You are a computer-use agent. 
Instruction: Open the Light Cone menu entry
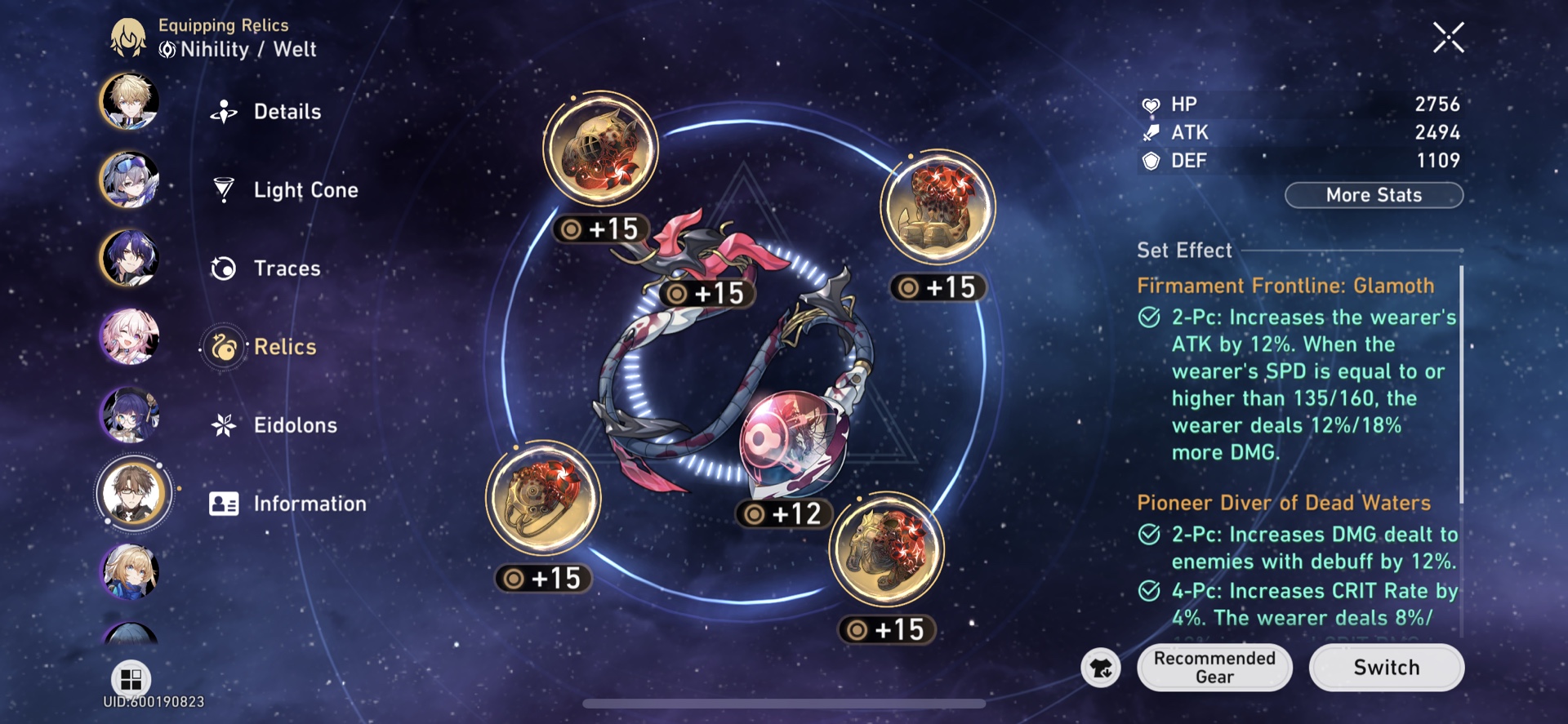point(305,189)
